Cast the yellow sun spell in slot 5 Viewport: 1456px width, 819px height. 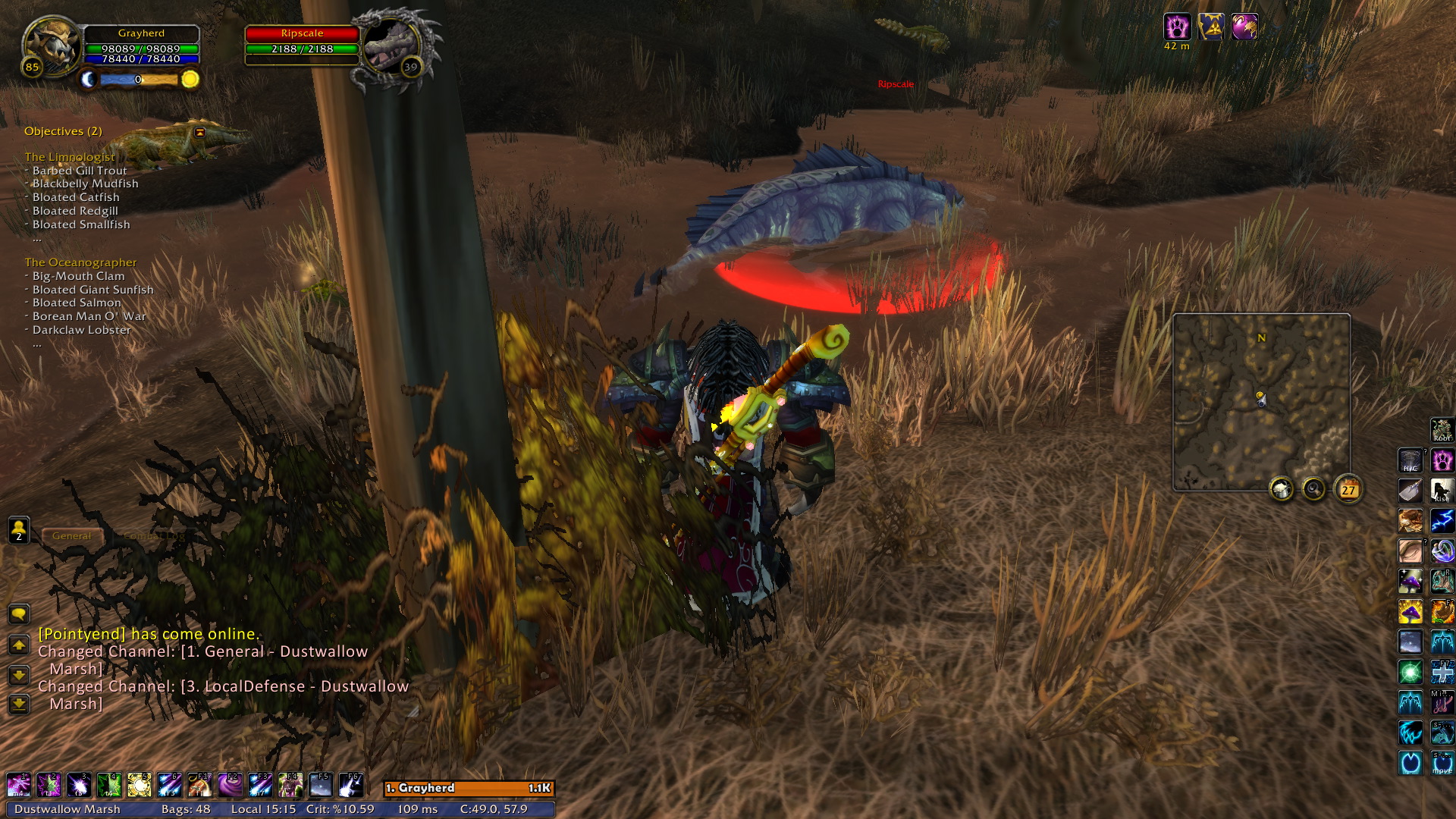(140, 785)
